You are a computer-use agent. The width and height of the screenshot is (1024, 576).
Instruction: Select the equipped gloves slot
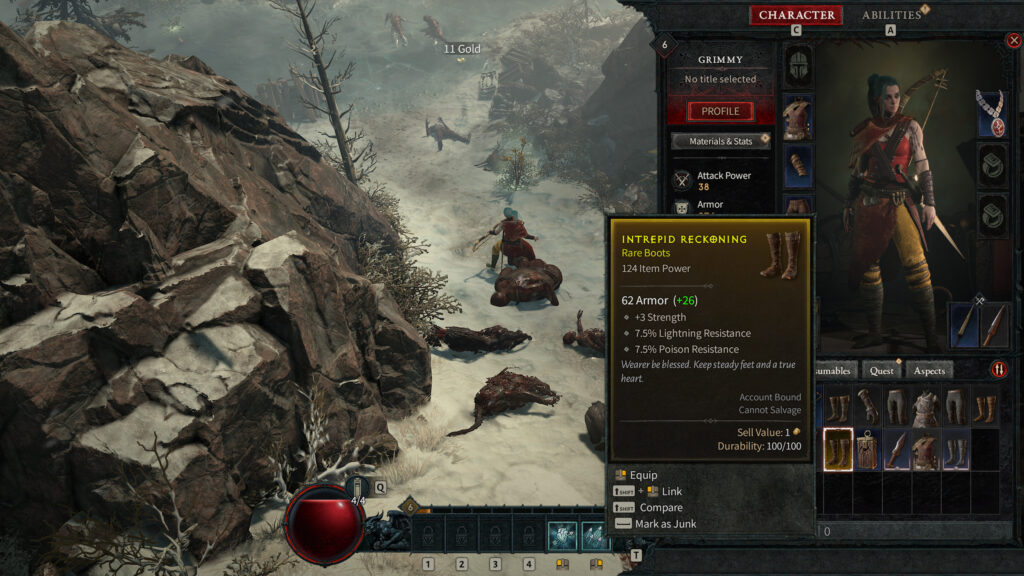[798, 166]
